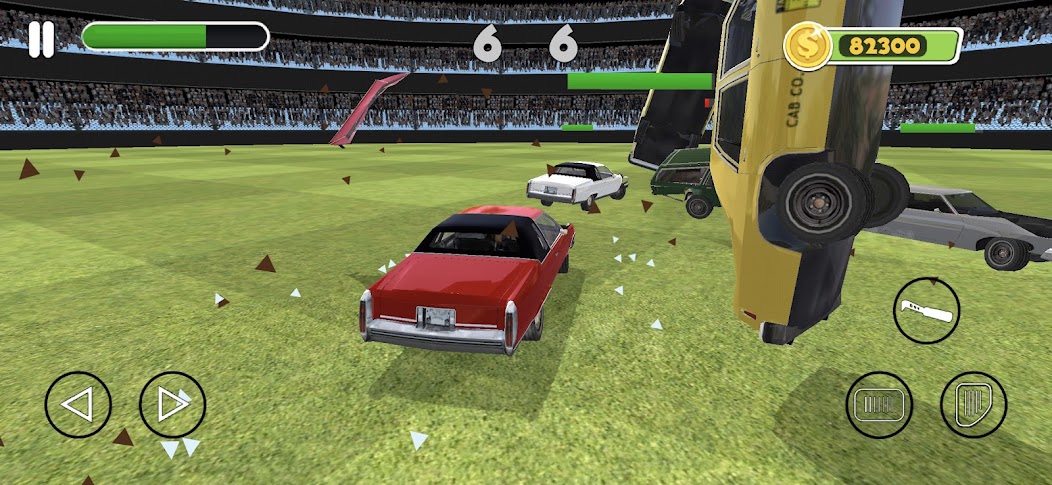Steer left with the left arrow
Image resolution: width=1052 pixels, height=485 pixels.
point(78,405)
